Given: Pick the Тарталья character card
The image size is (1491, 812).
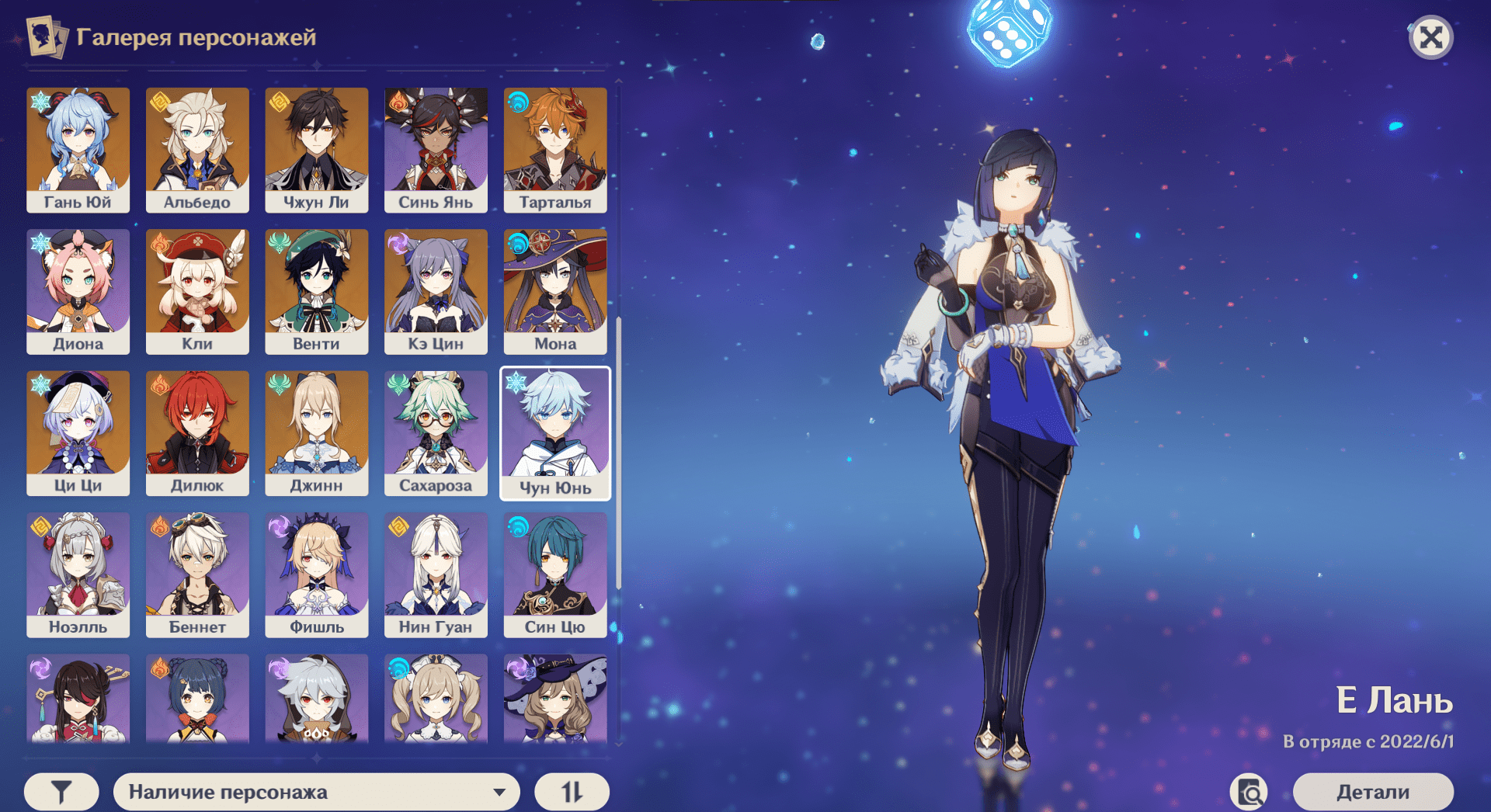Looking at the screenshot, I should [555, 150].
